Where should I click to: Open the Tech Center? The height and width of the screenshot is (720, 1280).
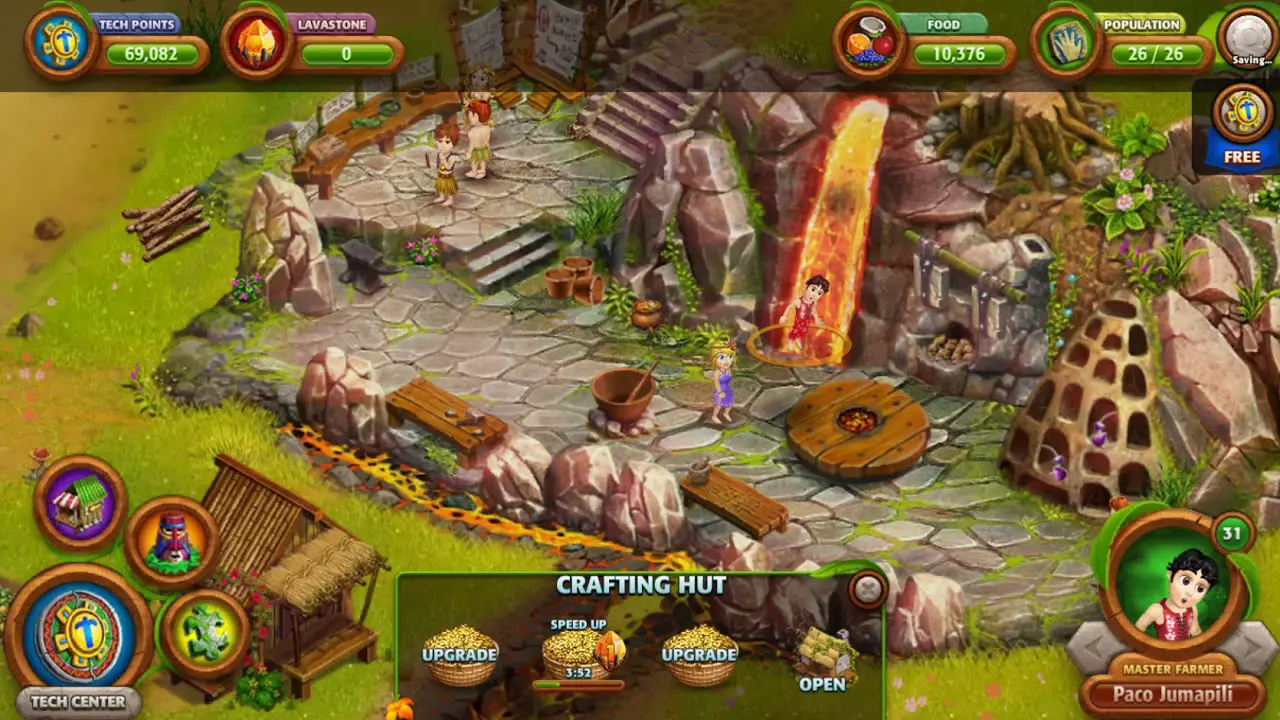78,636
